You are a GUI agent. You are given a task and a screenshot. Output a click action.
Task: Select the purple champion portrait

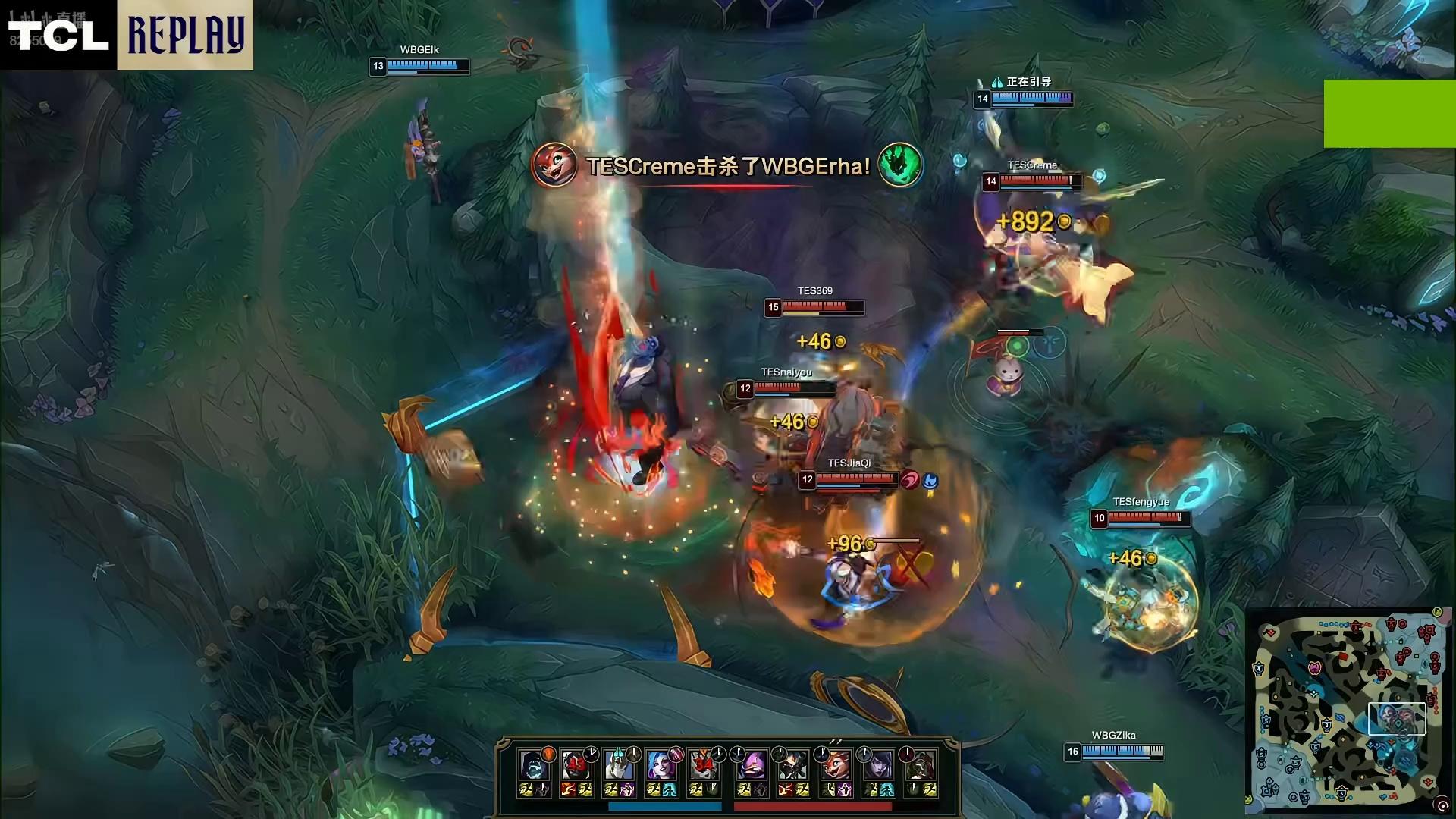(752, 766)
